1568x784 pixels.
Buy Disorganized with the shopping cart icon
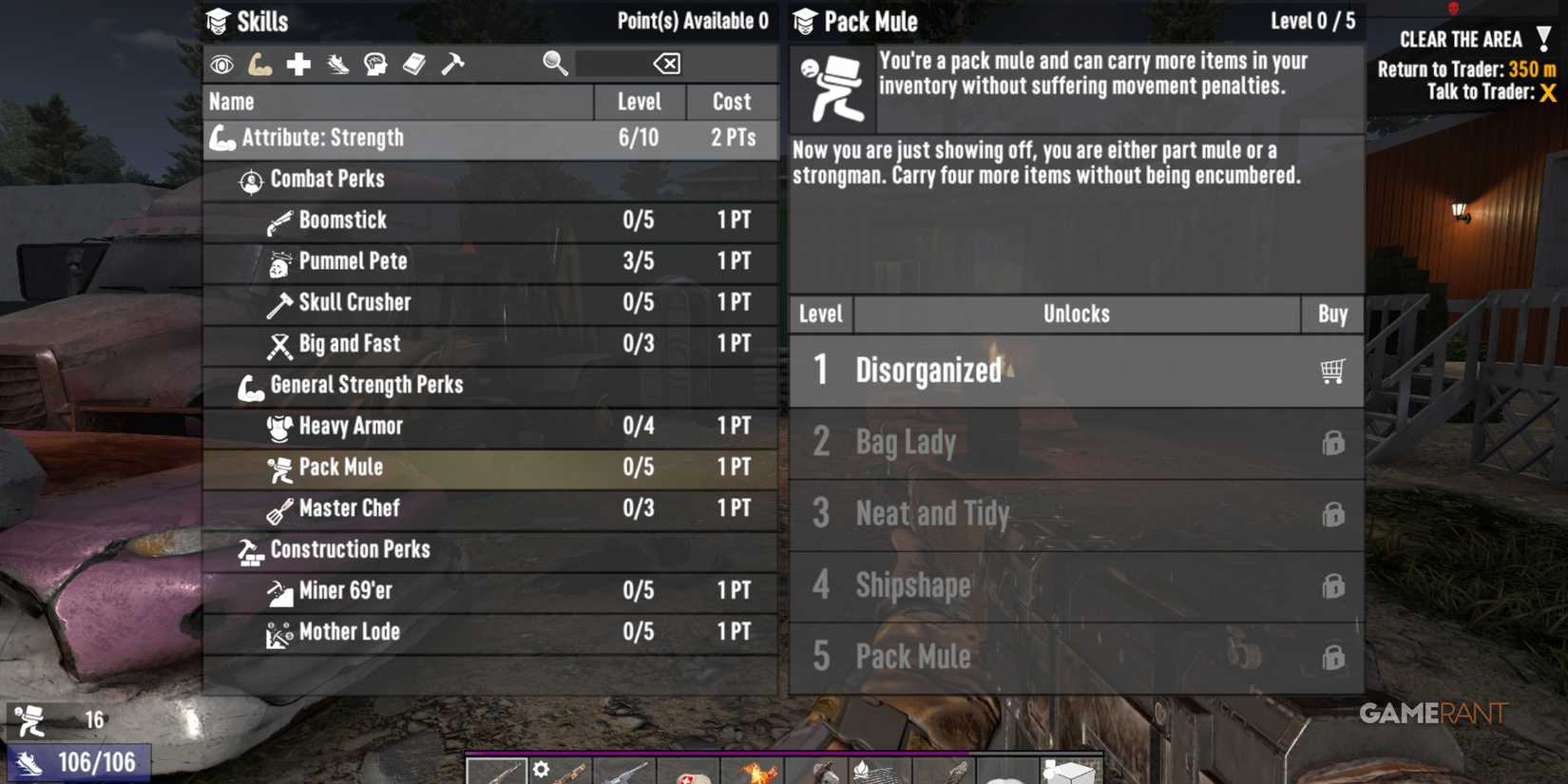click(x=1333, y=372)
